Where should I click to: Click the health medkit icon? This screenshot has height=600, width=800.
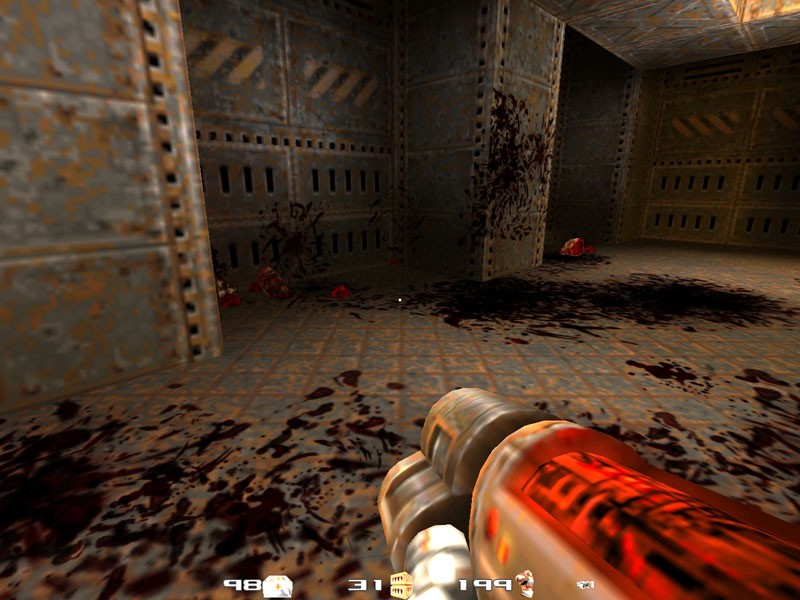tap(278, 584)
